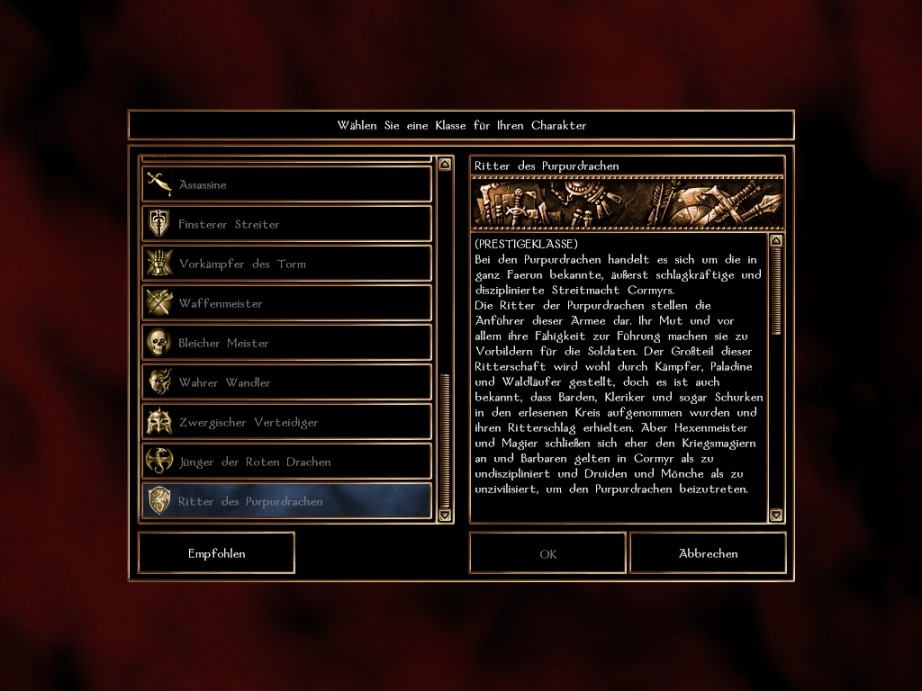This screenshot has height=691, width=922.
Task: Click the description panel's up arrow
Action: 777,241
